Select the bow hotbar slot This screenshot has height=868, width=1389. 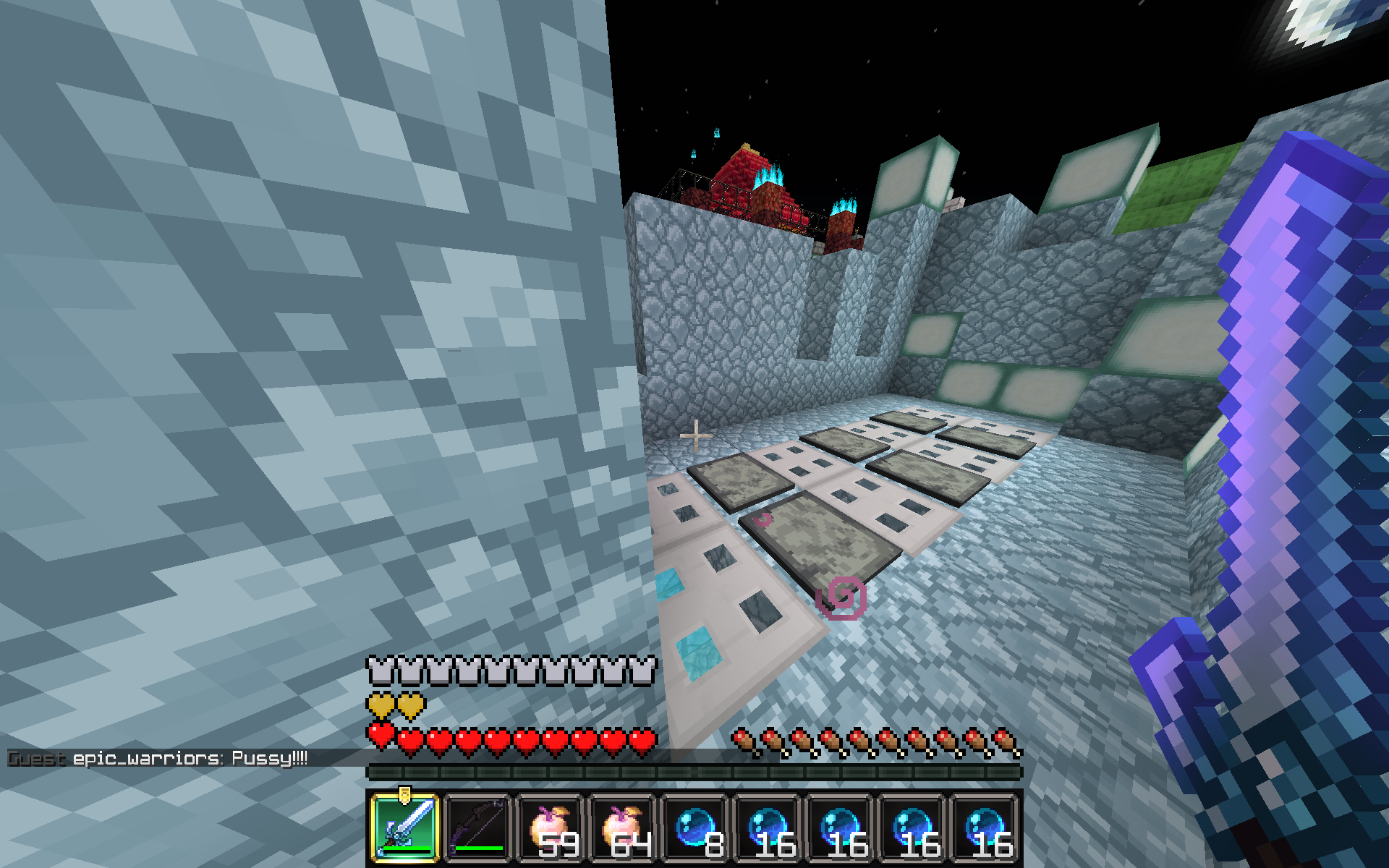point(477,828)
